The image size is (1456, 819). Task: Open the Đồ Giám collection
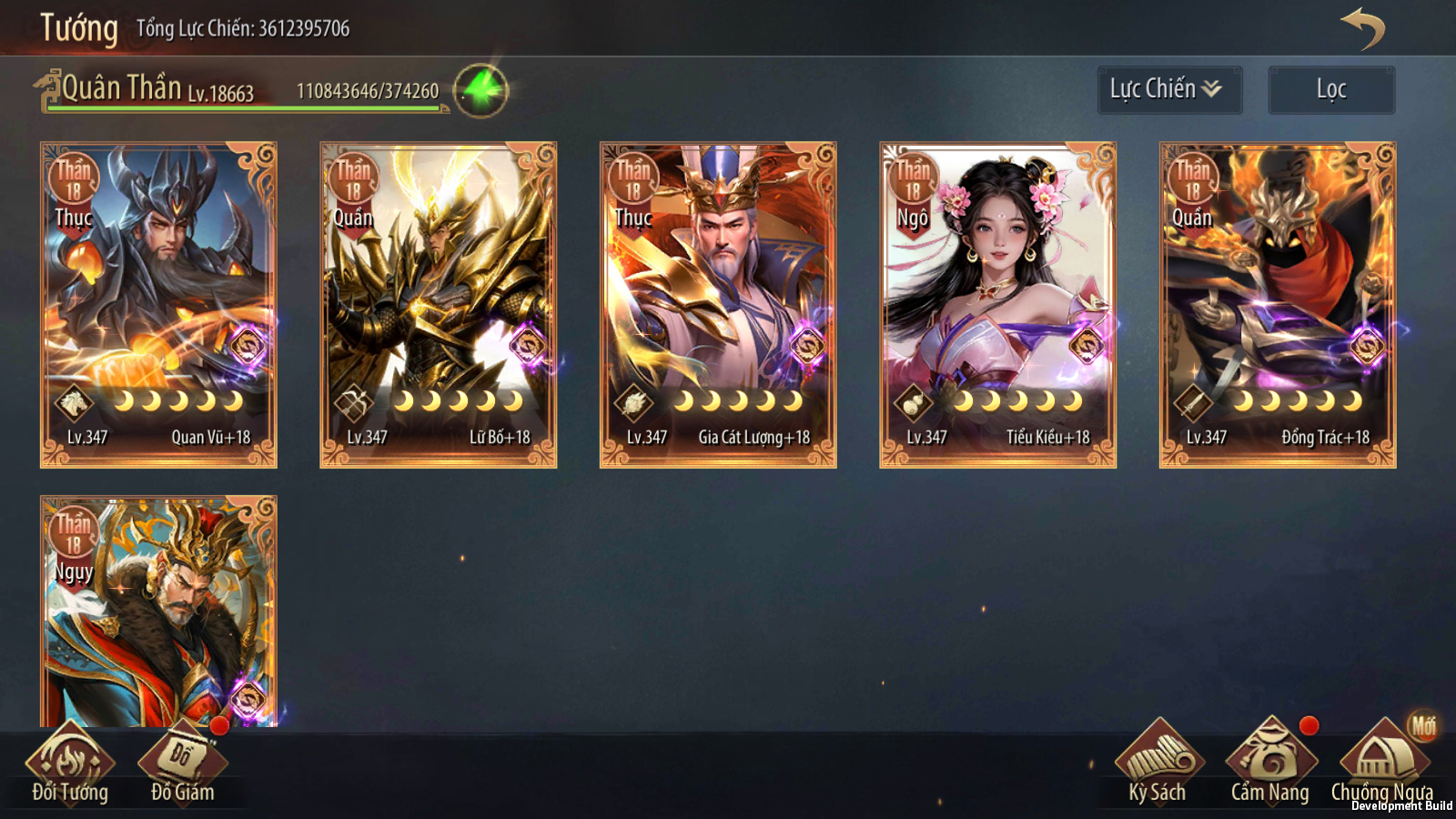tap(182, 766)
